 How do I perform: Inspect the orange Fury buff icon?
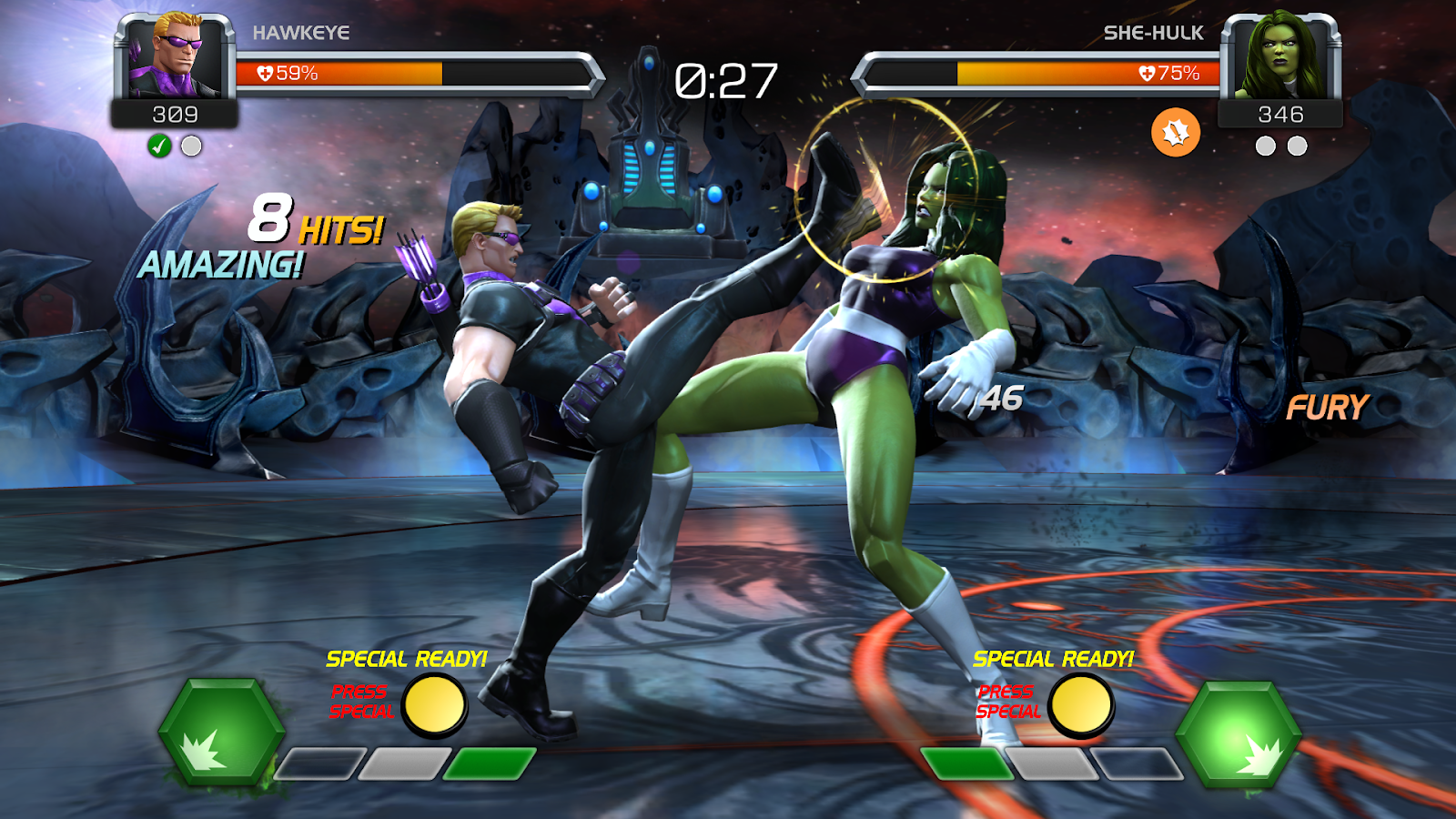coord(1175,133)
